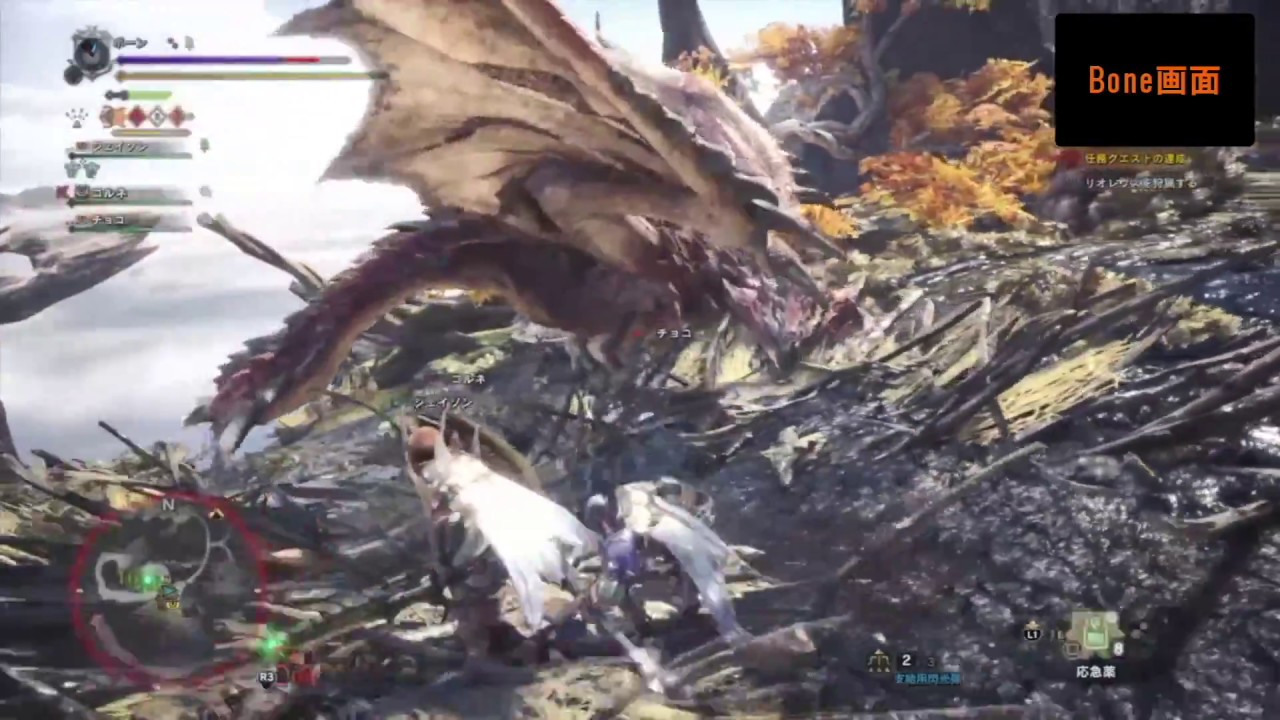Select the first-aid med (応急薬) item icon

pos(1095,635)
